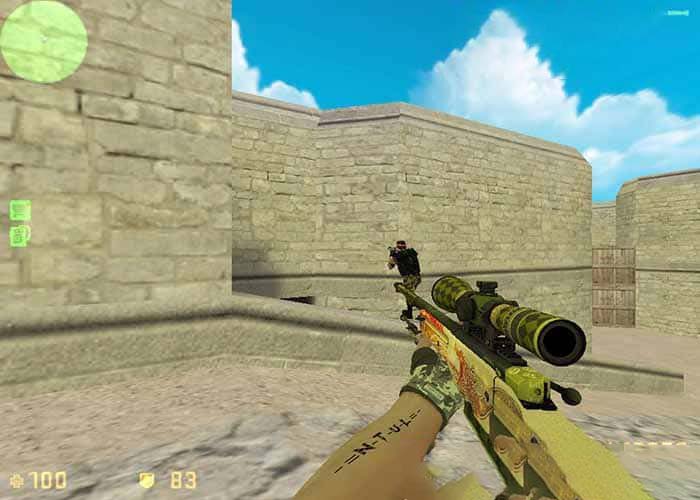Click the upper green status icon with horizontal lines
The width and height of the screenshot is (700, 500).
(20, 210)
